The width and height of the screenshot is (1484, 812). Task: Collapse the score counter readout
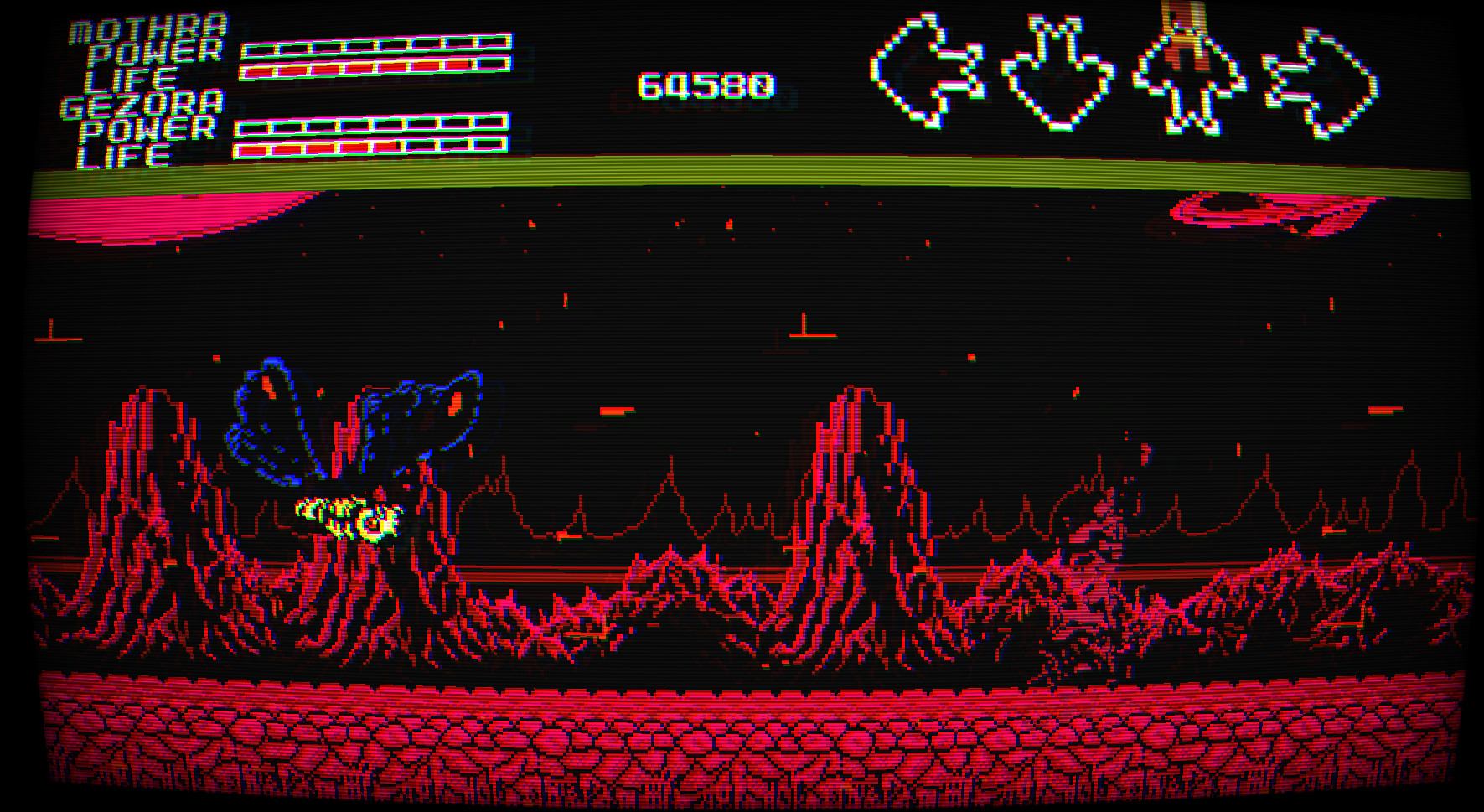tap(708, 84)
